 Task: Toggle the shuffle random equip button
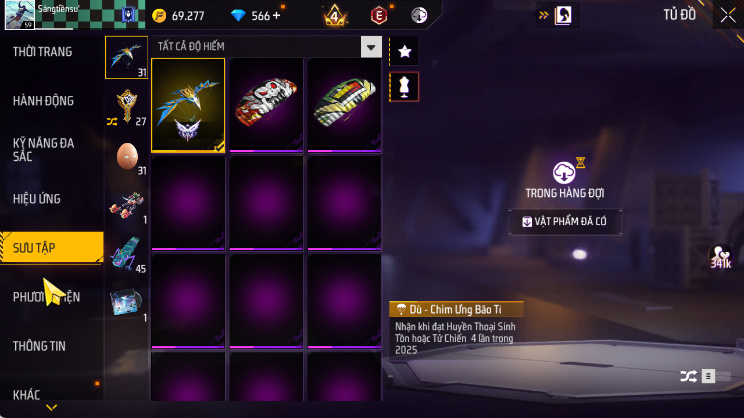point(689,376)
